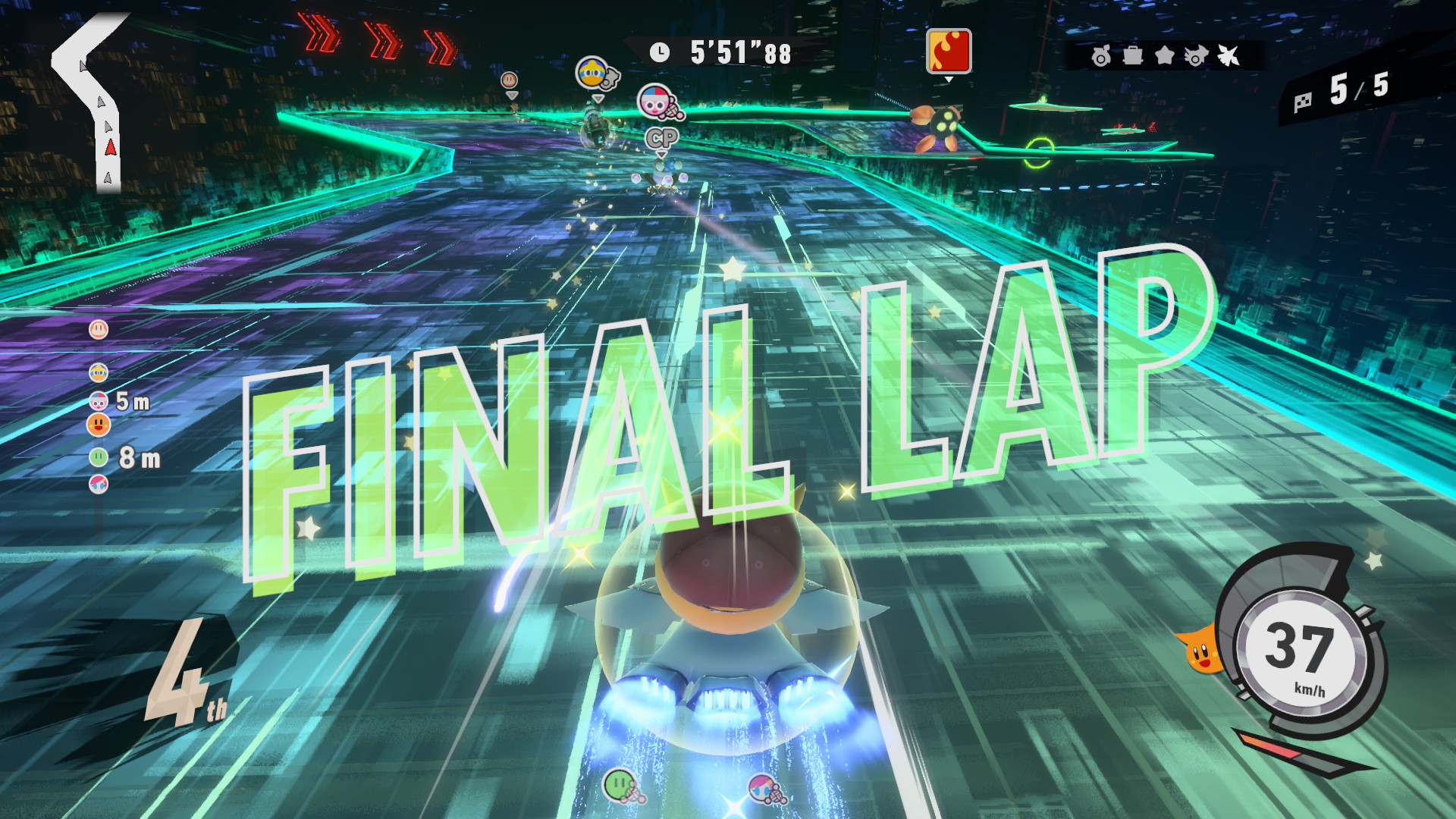Click the King Dedede marker floating over the track
The height and width of the screenshot is (819, 1456).
pos(594,74)
